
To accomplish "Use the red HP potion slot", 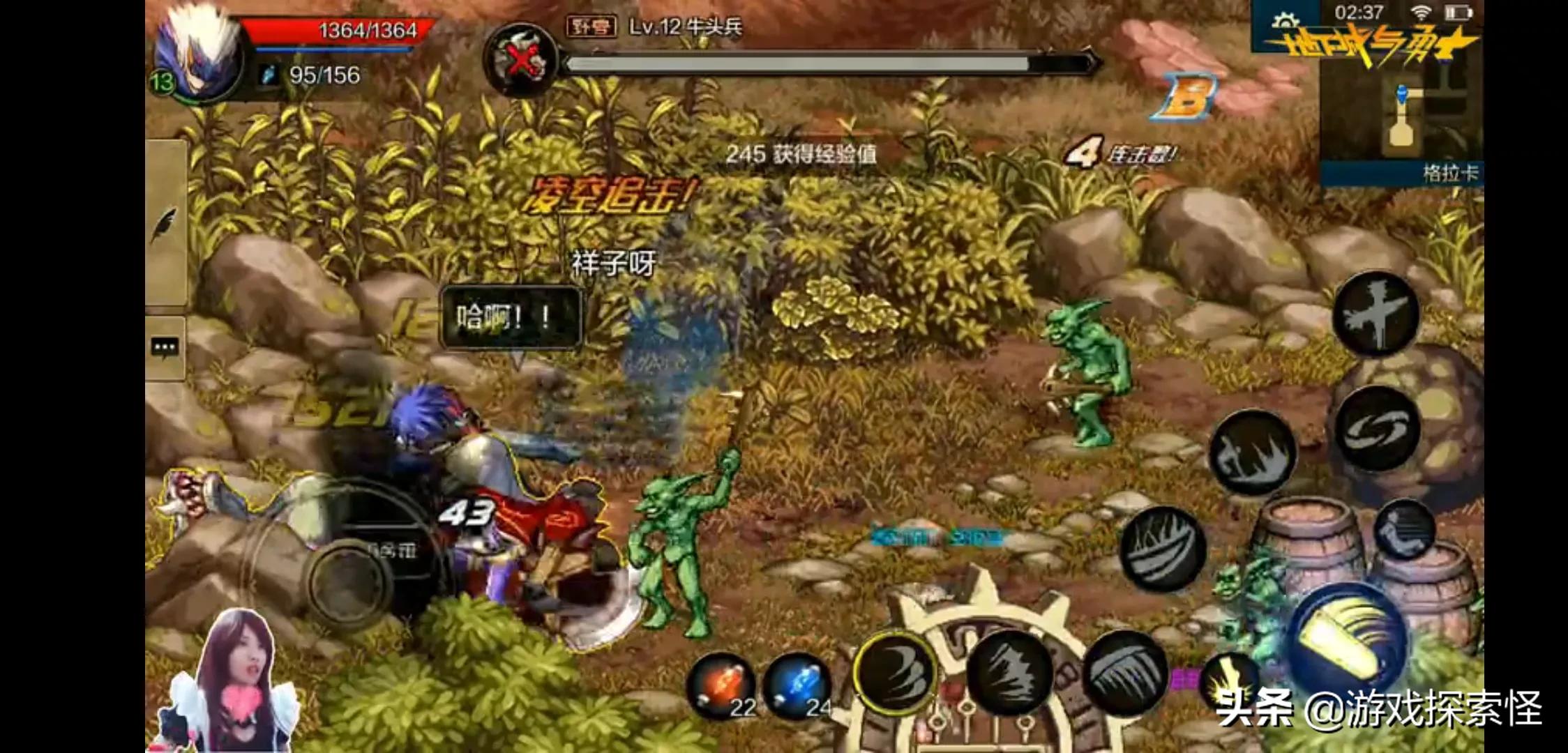I will 721,687.
